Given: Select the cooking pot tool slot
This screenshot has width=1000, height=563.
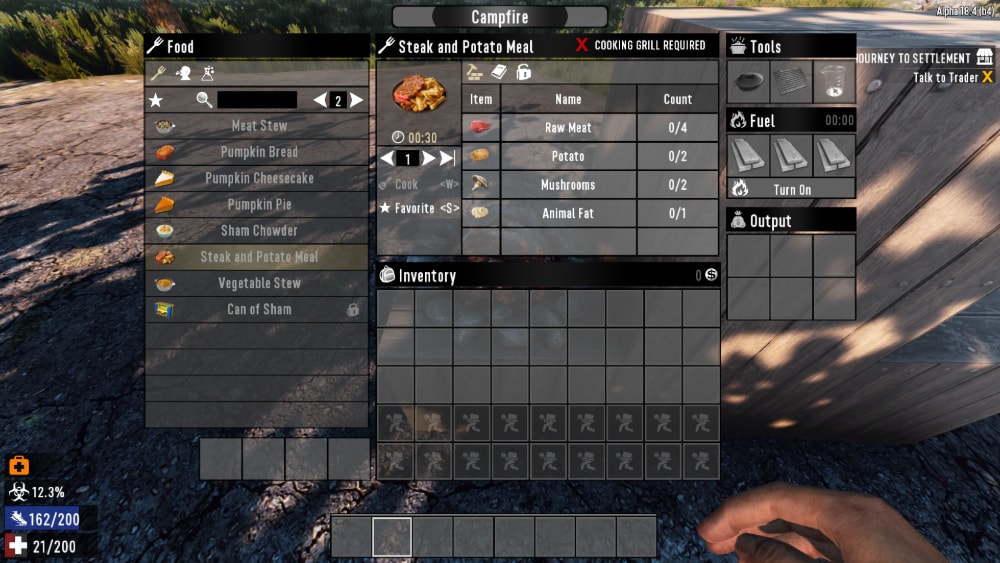Looking at the screenshot, I should point(749,82).
